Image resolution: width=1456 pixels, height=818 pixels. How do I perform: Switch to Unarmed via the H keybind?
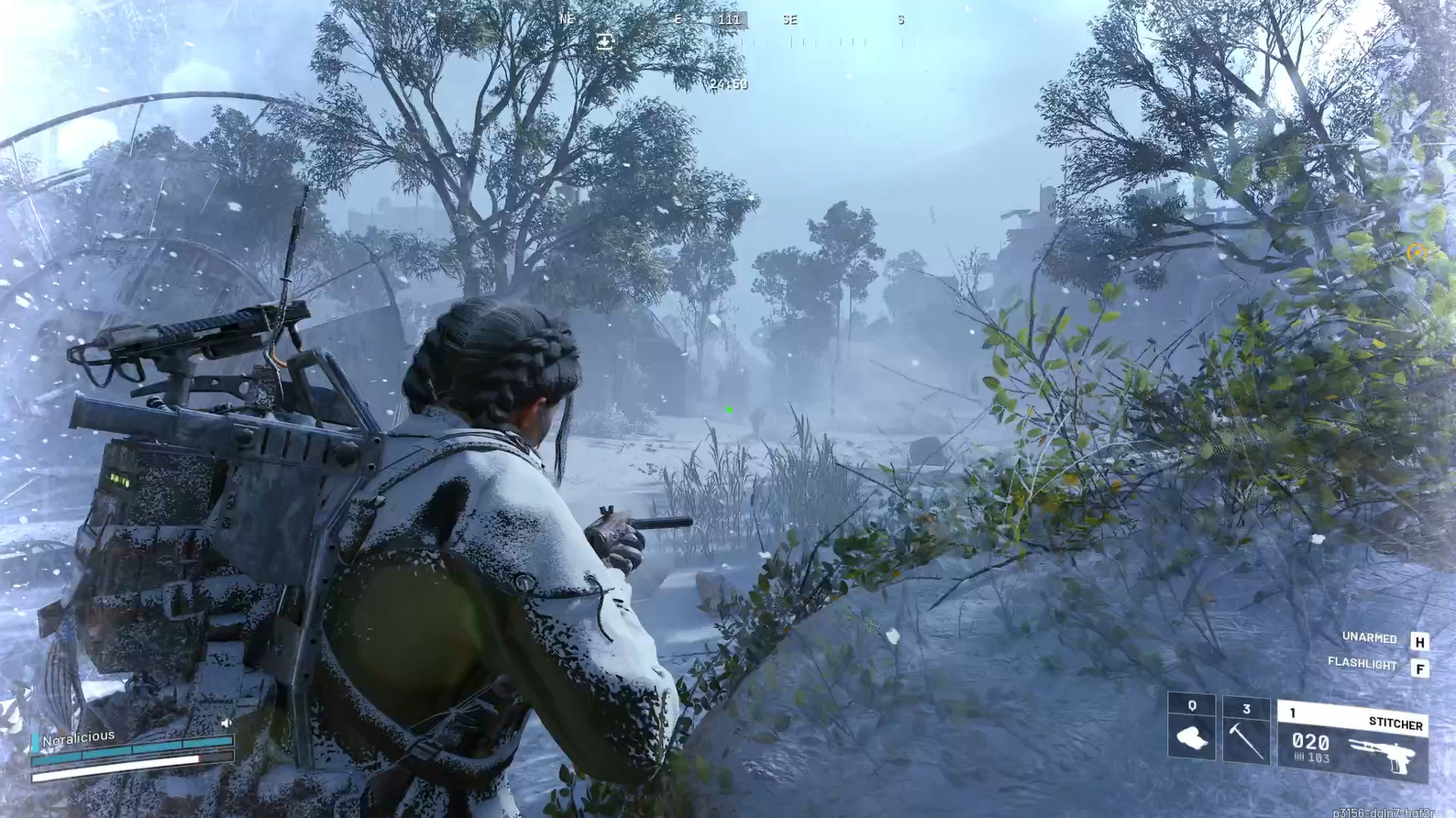[x=1420, y=640]
